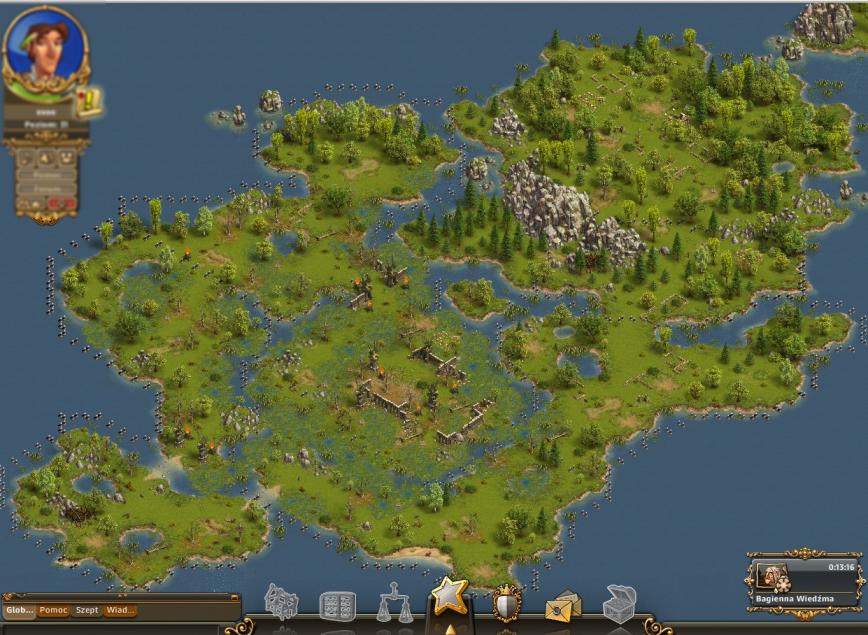
Task: Open the guild shield menu
Action: [507, 604]
